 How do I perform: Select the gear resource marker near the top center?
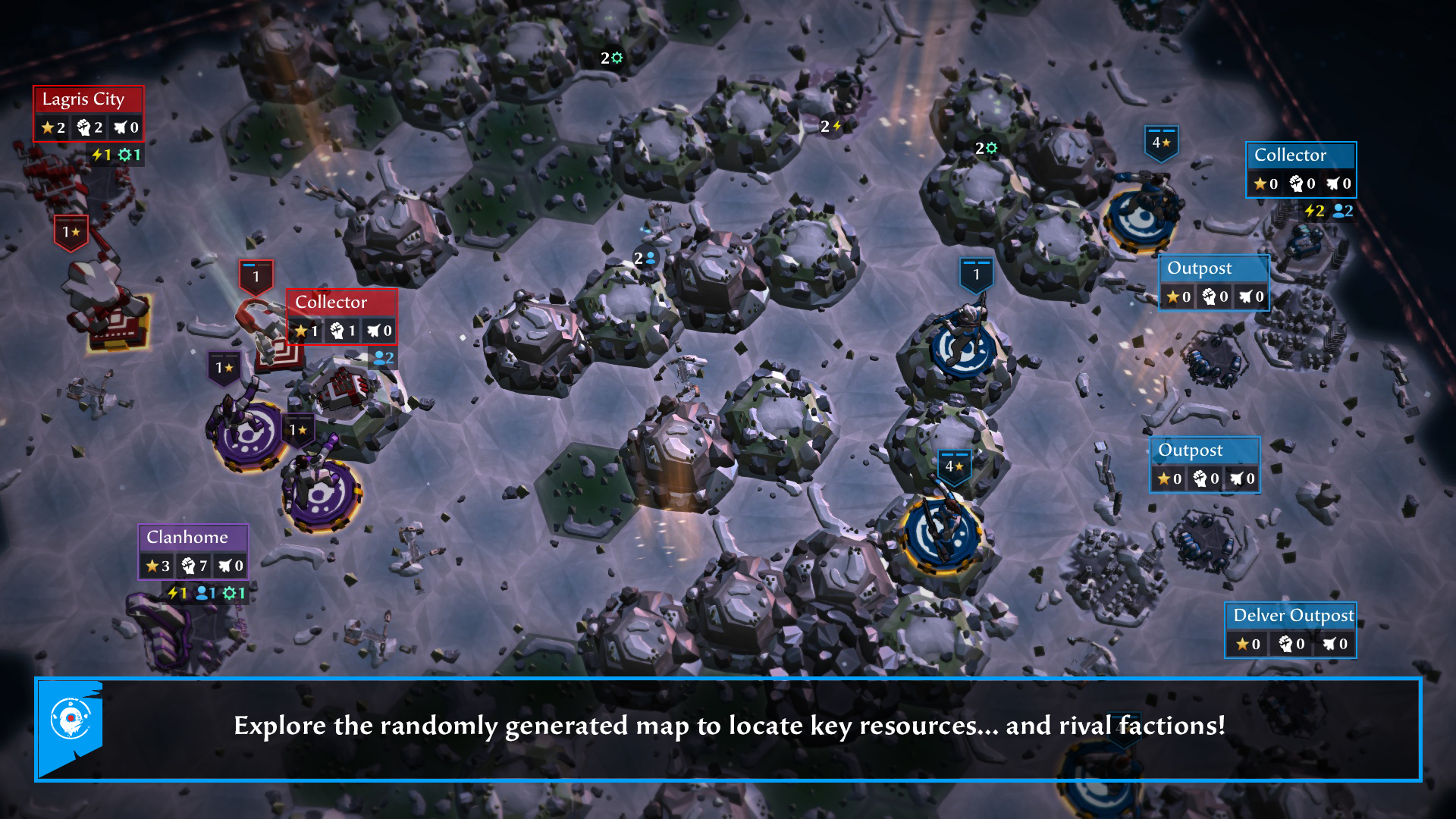pyautogui.click(x=611, y=57)
